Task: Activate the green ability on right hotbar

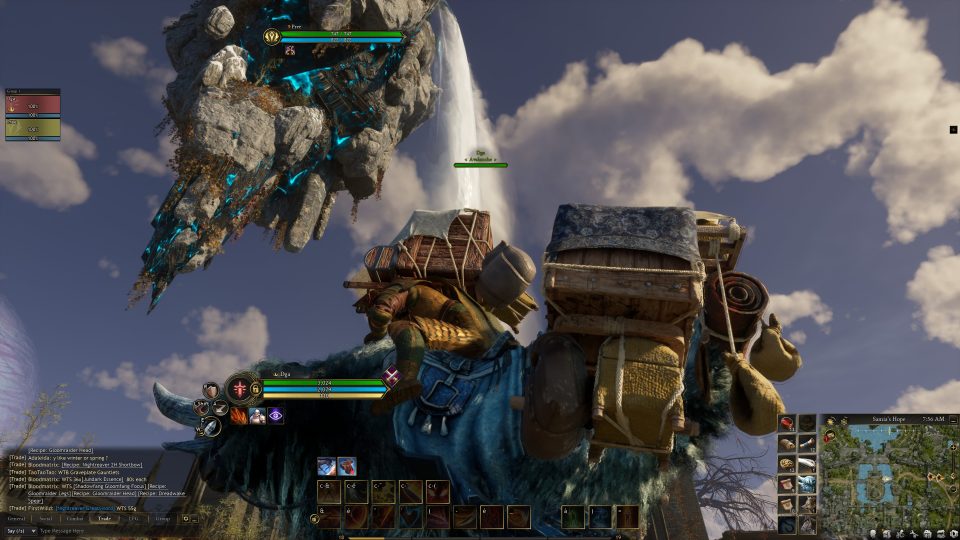Action: 572,516
